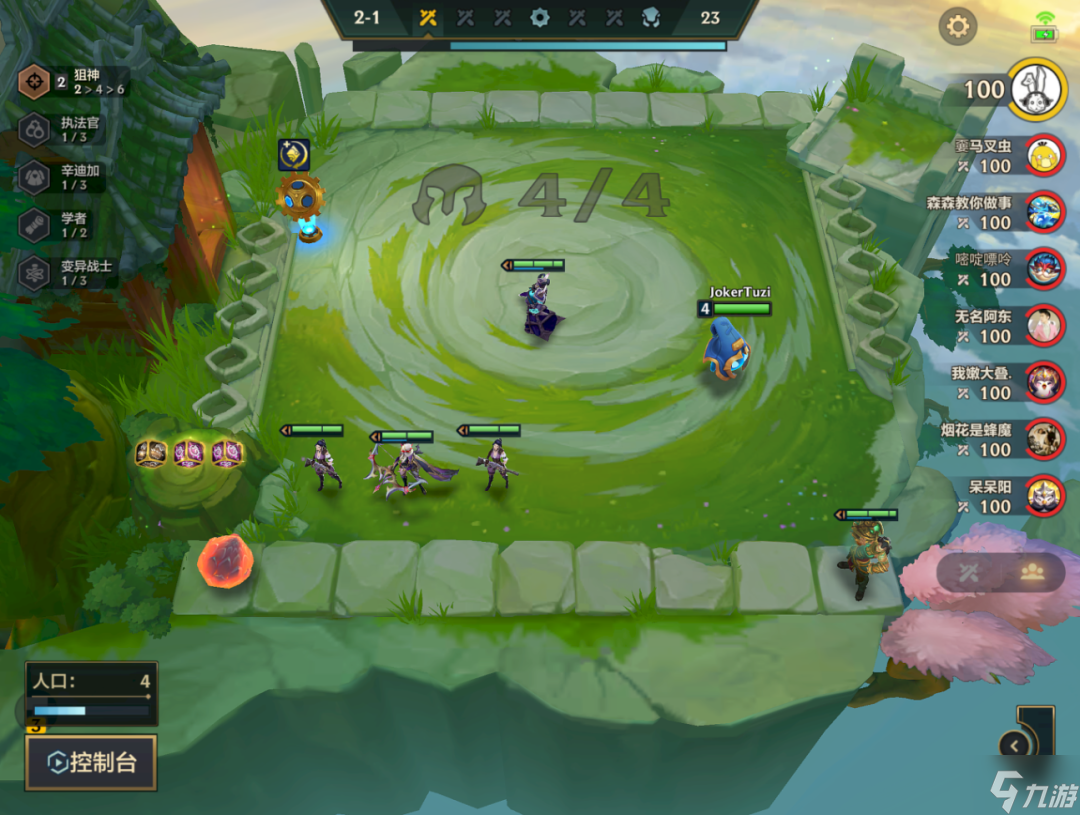View player 无名阿东's board
Viewport: 1080px width, 815px height.
[1044, 324]
